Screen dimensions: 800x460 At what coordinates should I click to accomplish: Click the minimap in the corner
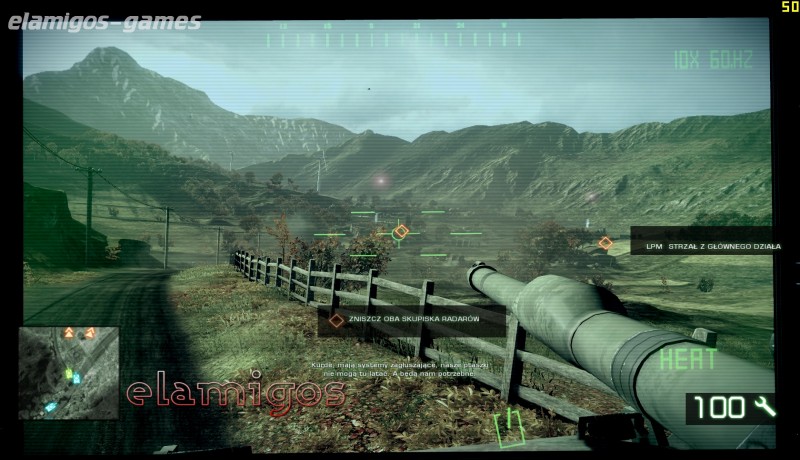(x=67, y=372)
